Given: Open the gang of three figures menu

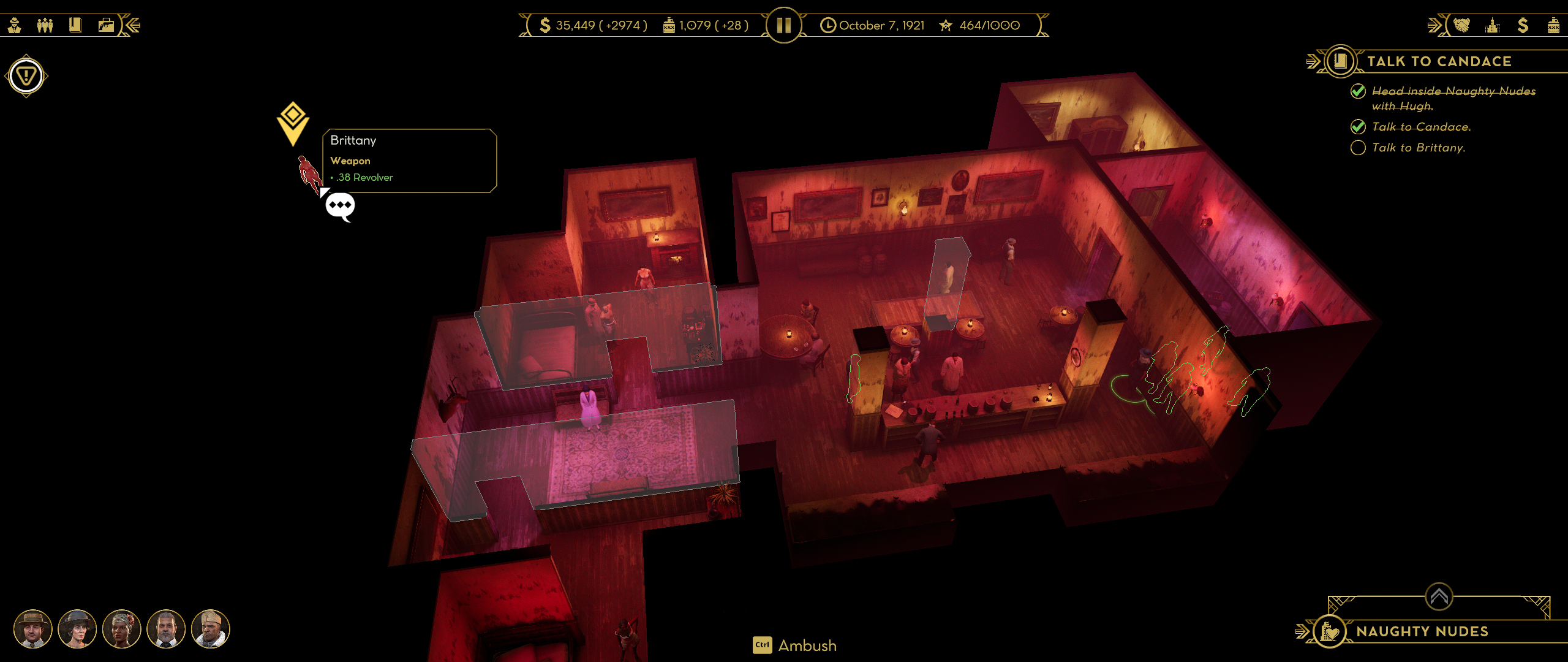Looking at the screenshot, I should pos(45,25).
